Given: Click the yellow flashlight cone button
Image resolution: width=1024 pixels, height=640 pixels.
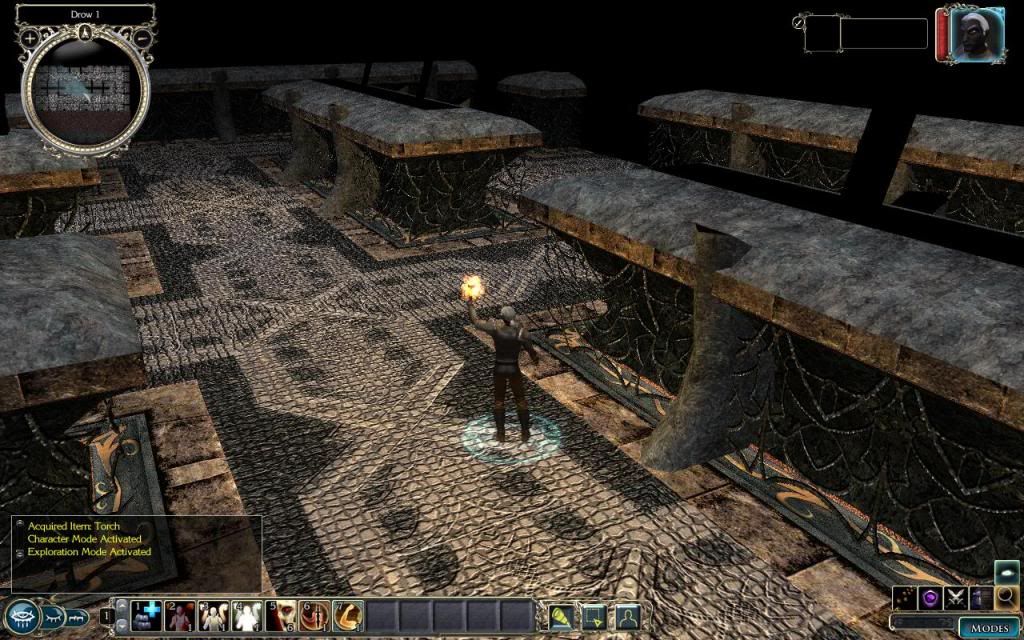Looking at the screenshot, I should point(561,616).
